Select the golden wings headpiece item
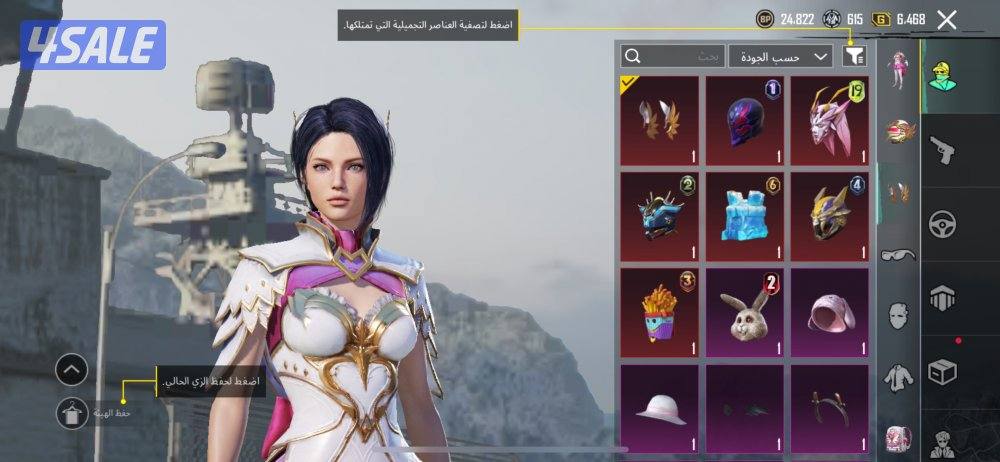Viewport: 1000px width, 462px height. 660,120
